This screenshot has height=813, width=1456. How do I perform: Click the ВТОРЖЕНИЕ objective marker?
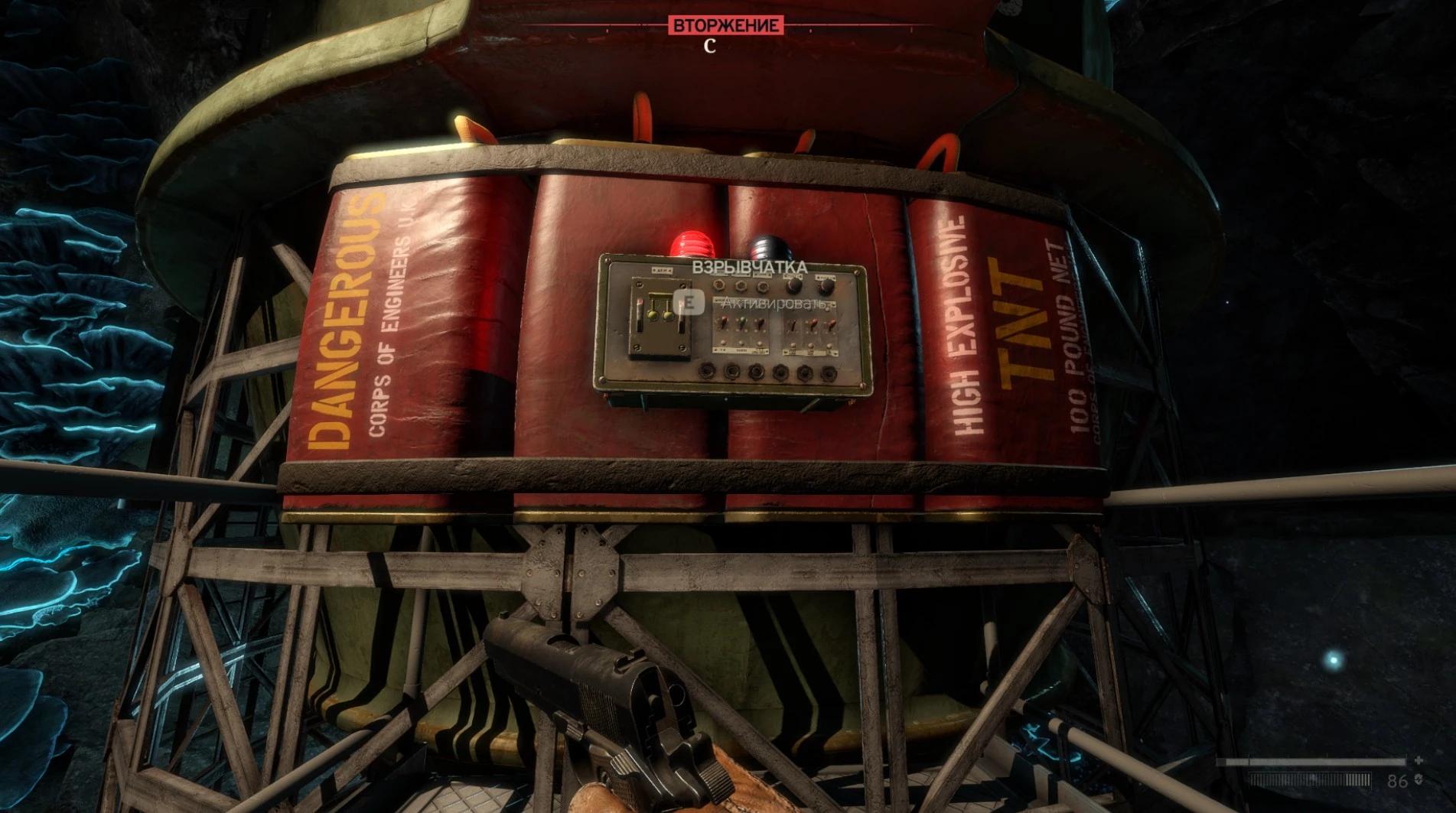coord(725,25)
